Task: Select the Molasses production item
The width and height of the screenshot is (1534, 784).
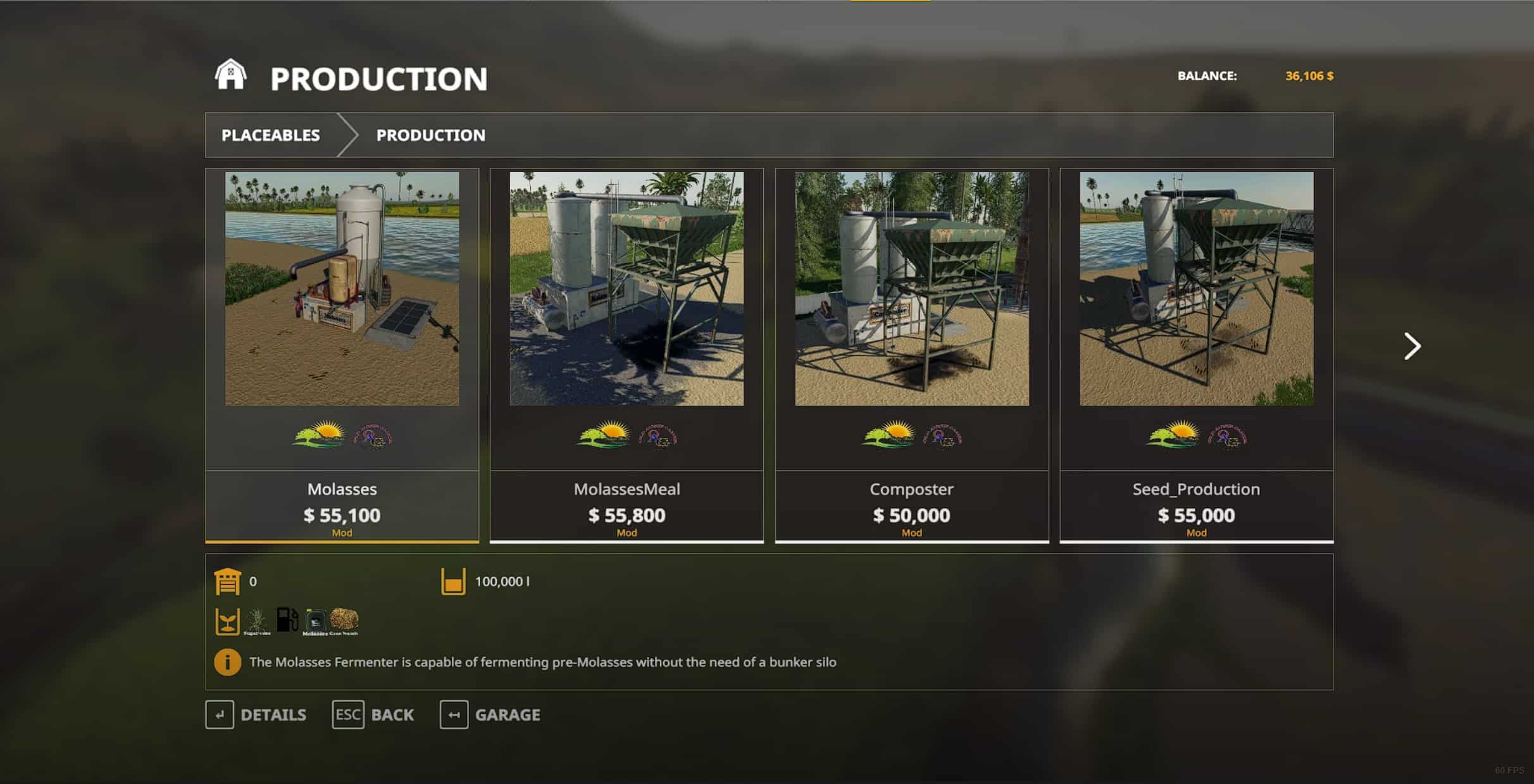Action: pos(342,354)
